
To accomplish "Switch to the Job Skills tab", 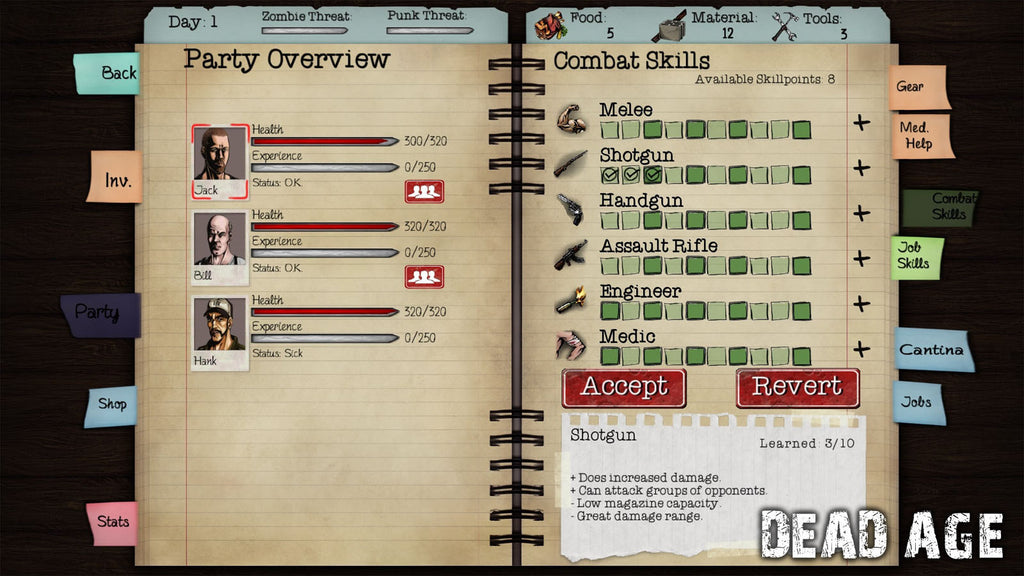I will 916,256.
